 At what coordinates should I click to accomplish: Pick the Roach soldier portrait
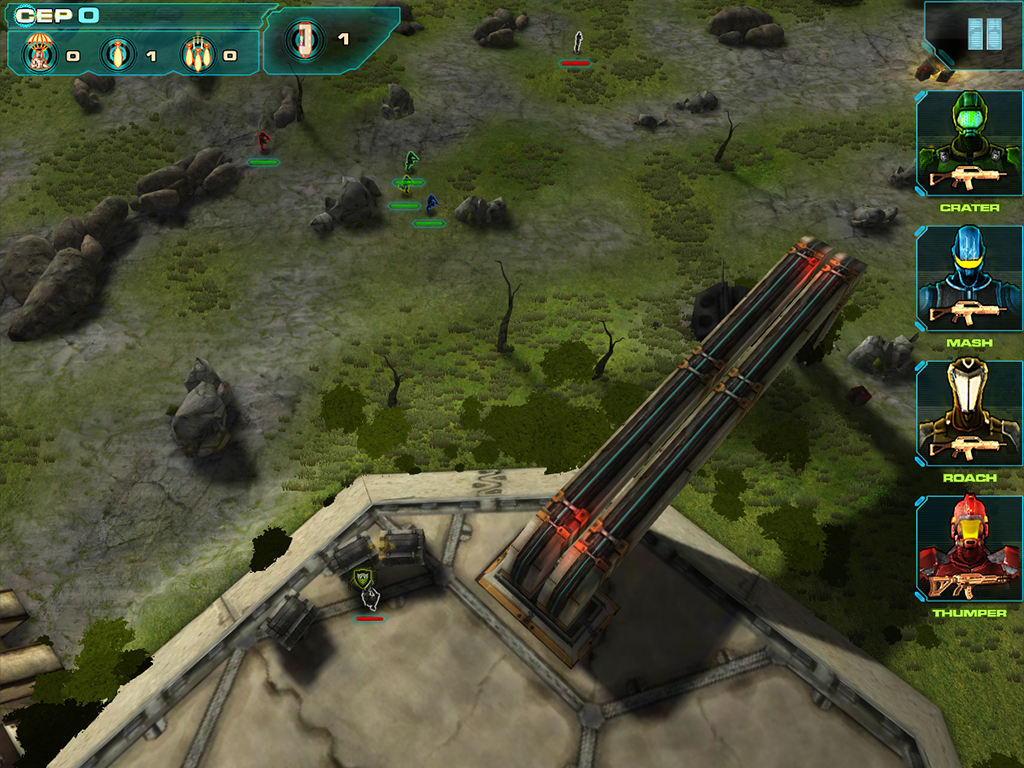coord(969,413)
